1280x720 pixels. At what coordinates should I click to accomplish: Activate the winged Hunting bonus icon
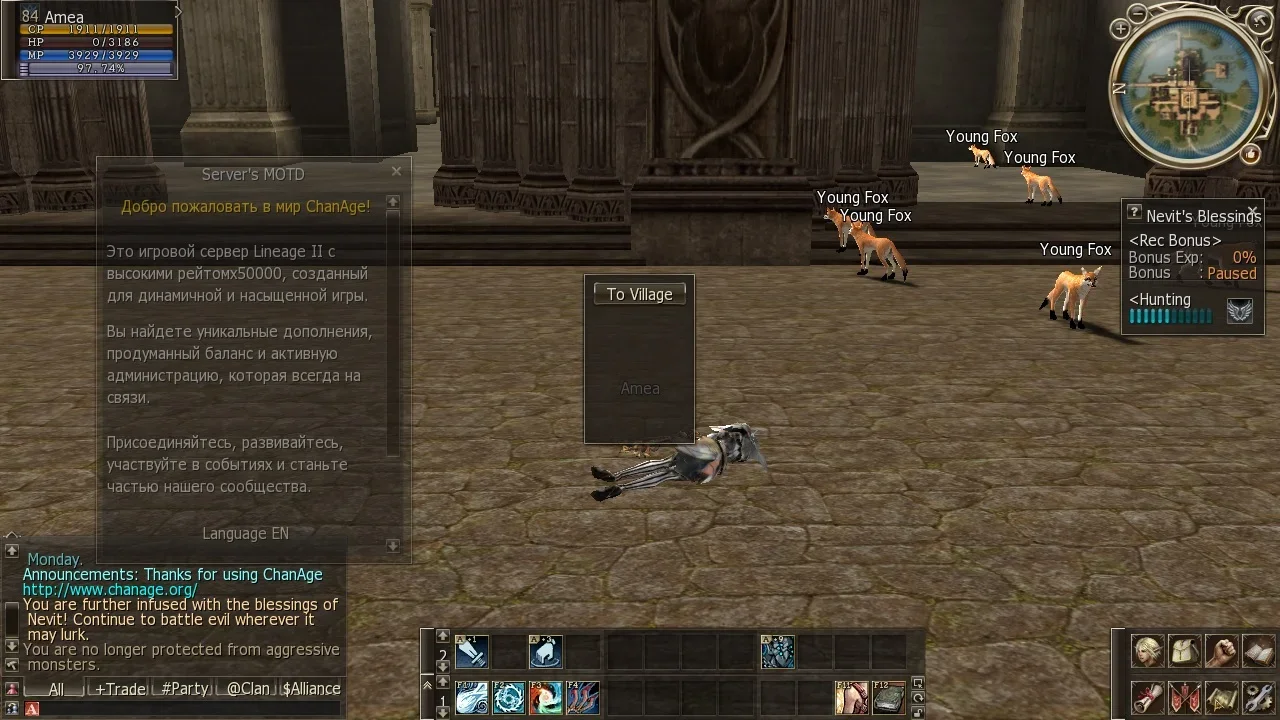coord(1239,312)
